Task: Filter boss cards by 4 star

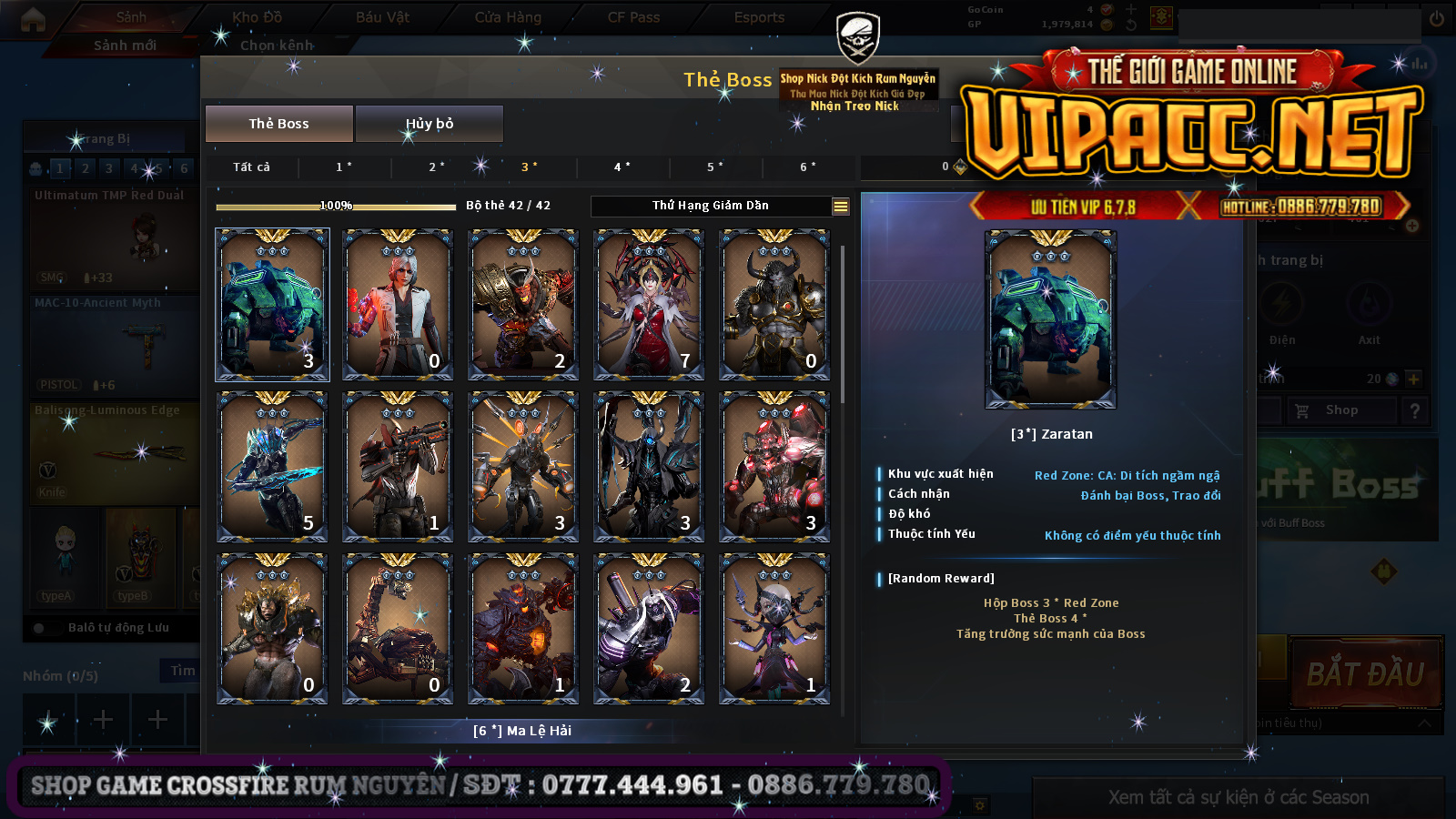Action: [622, 167]
